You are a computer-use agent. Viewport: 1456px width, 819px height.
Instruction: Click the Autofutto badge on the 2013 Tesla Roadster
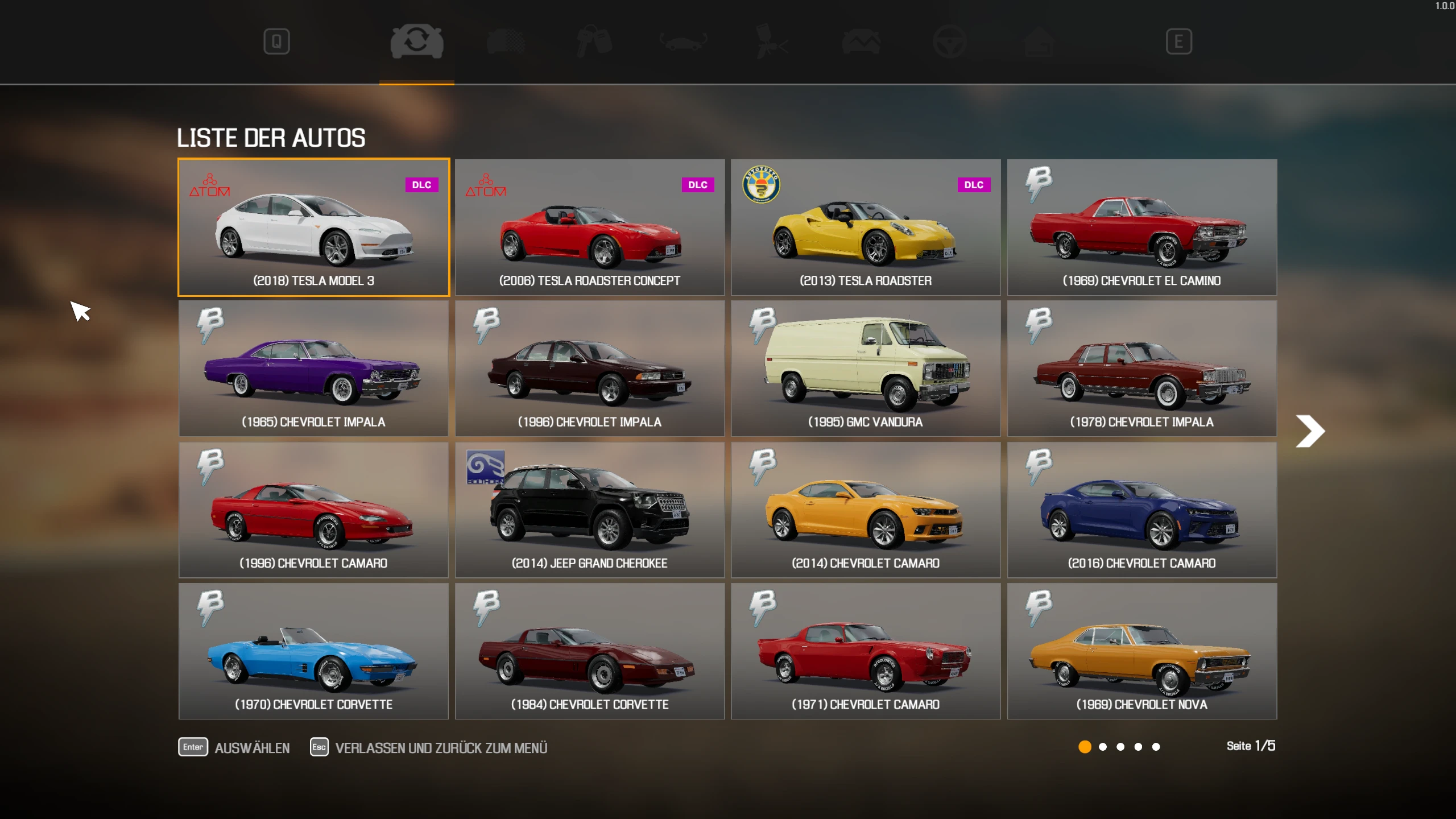point(762,185)
